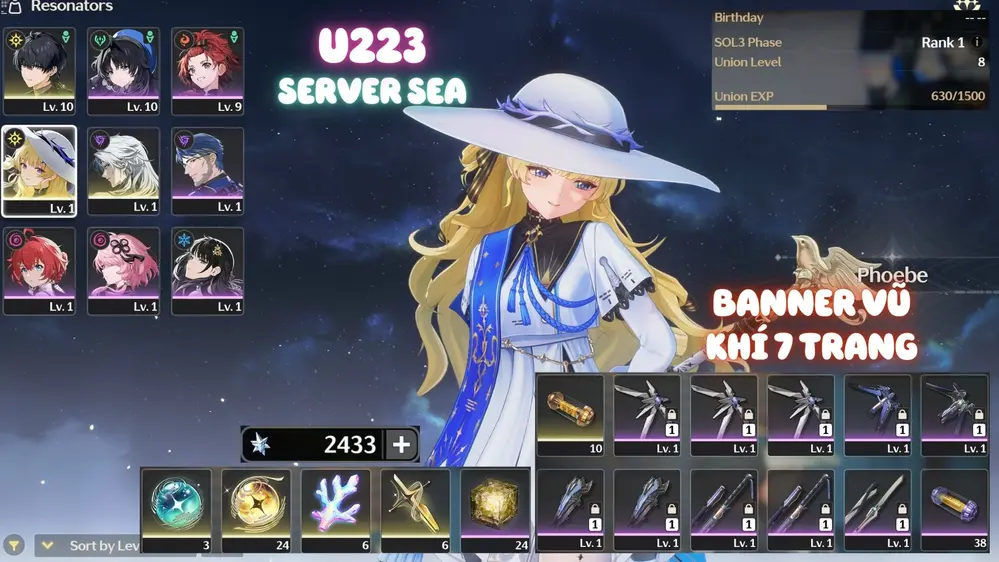
Task: Choose the pink coral item slot
Action: coord(336,510)
